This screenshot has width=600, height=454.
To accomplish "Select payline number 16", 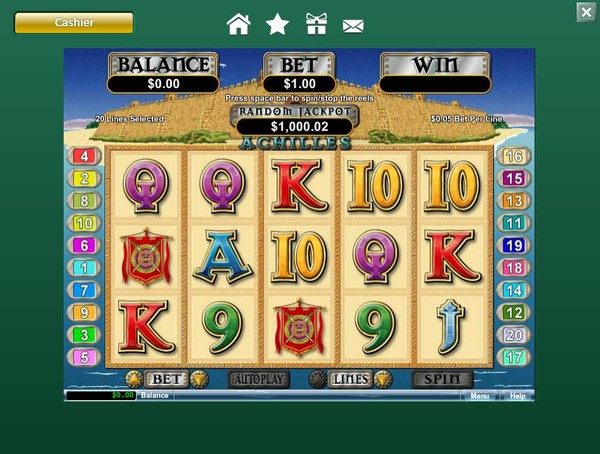I will pos(514,156).
